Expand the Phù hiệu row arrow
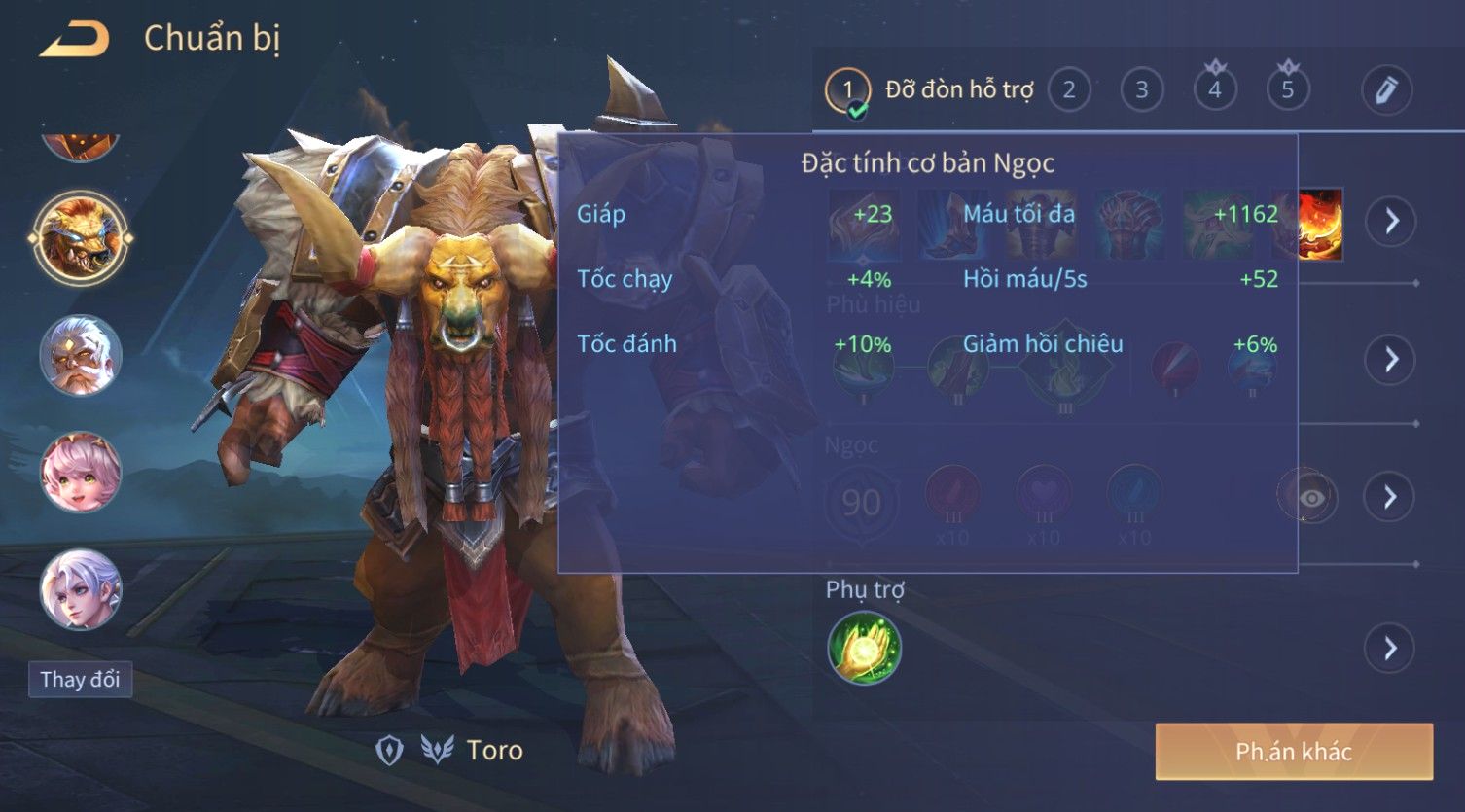1465x812 pixels. [x=1391, y=360]
